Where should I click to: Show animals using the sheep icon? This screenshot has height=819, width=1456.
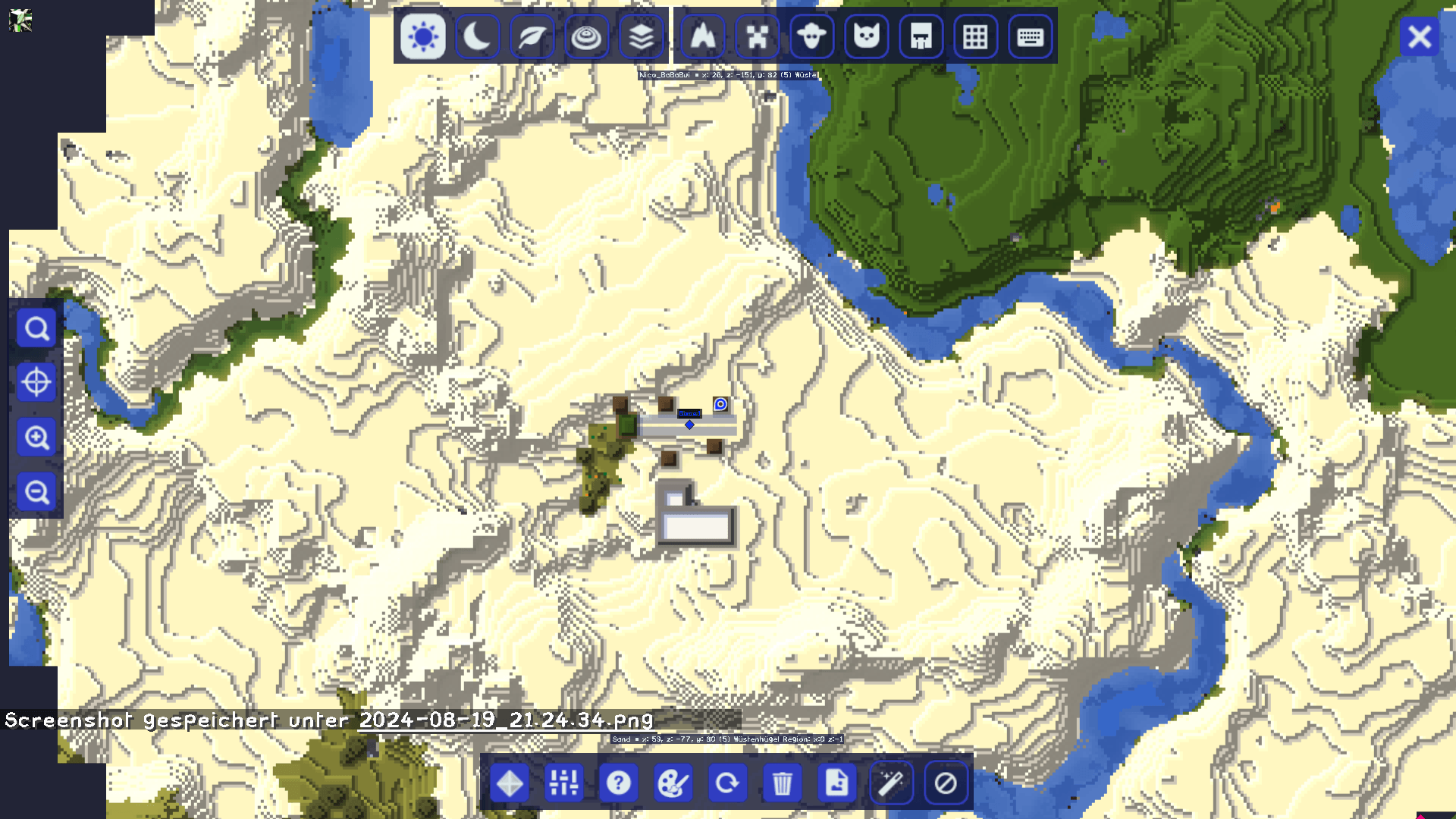(811, 36)
